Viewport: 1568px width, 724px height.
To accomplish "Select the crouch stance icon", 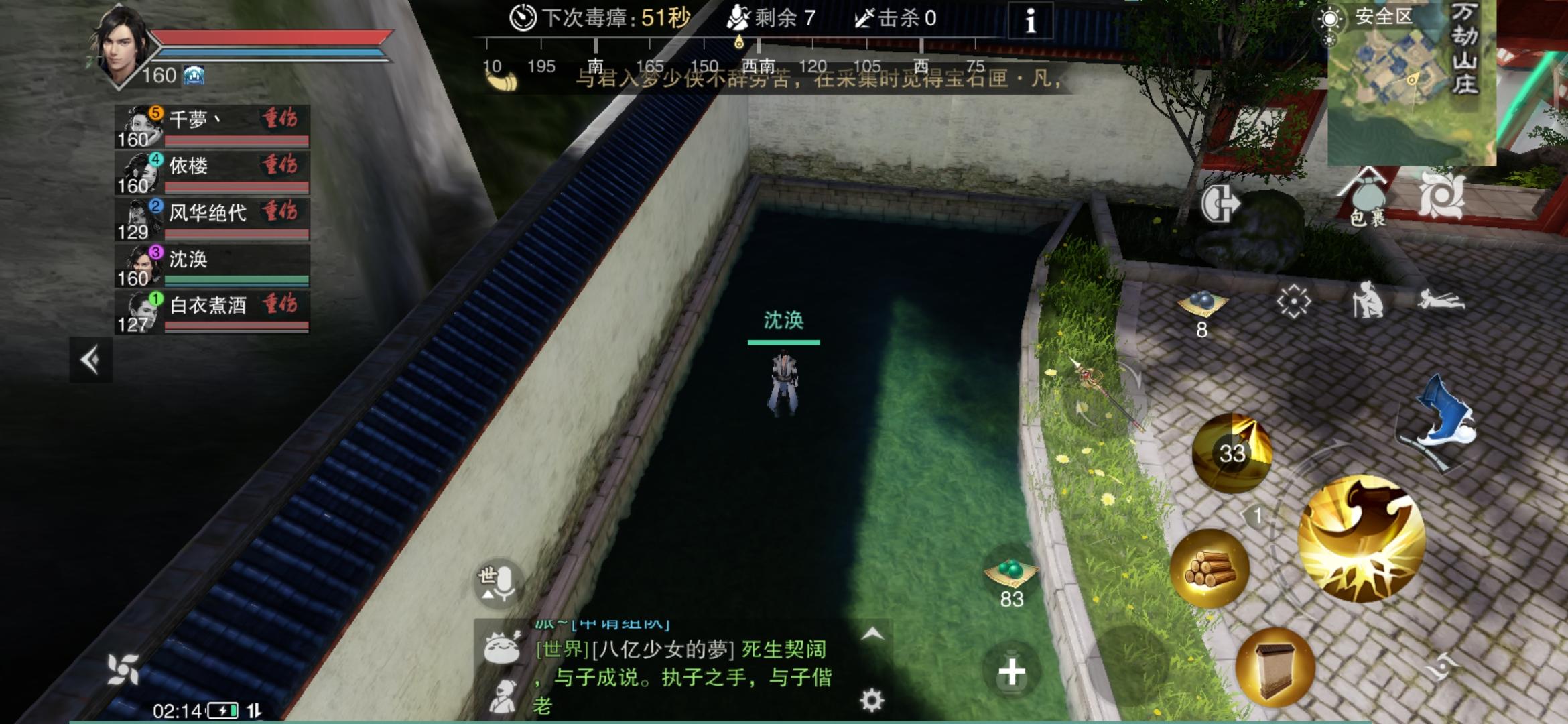I will point(1367,302).
